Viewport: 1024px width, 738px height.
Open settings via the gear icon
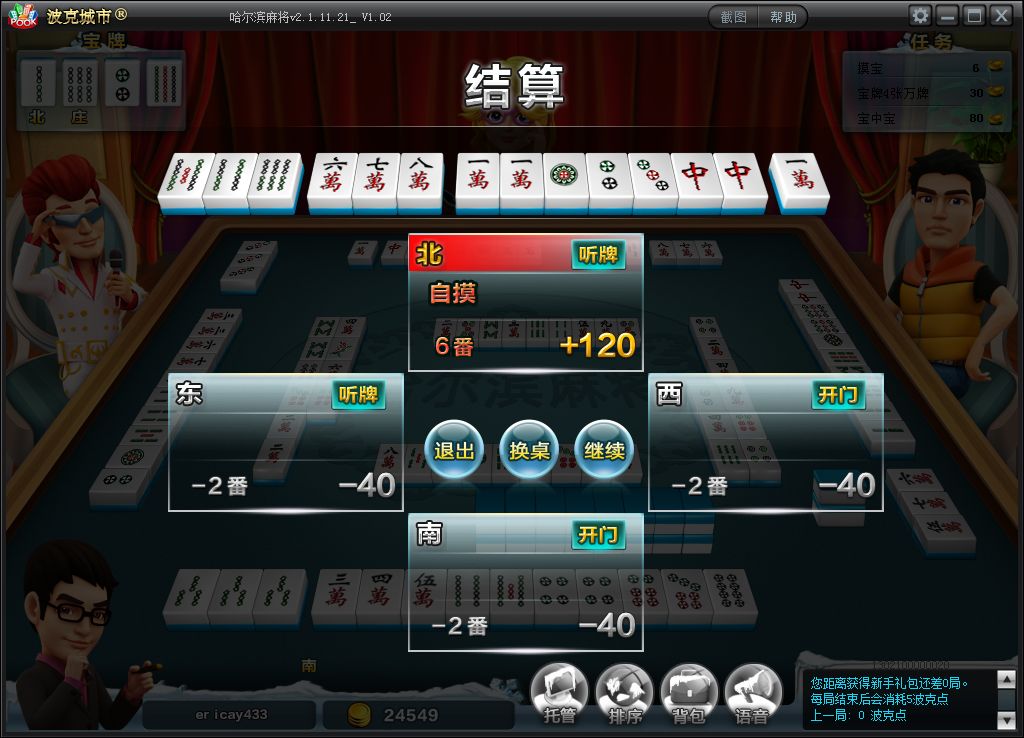pyautogui.click(x=920, y=16)
